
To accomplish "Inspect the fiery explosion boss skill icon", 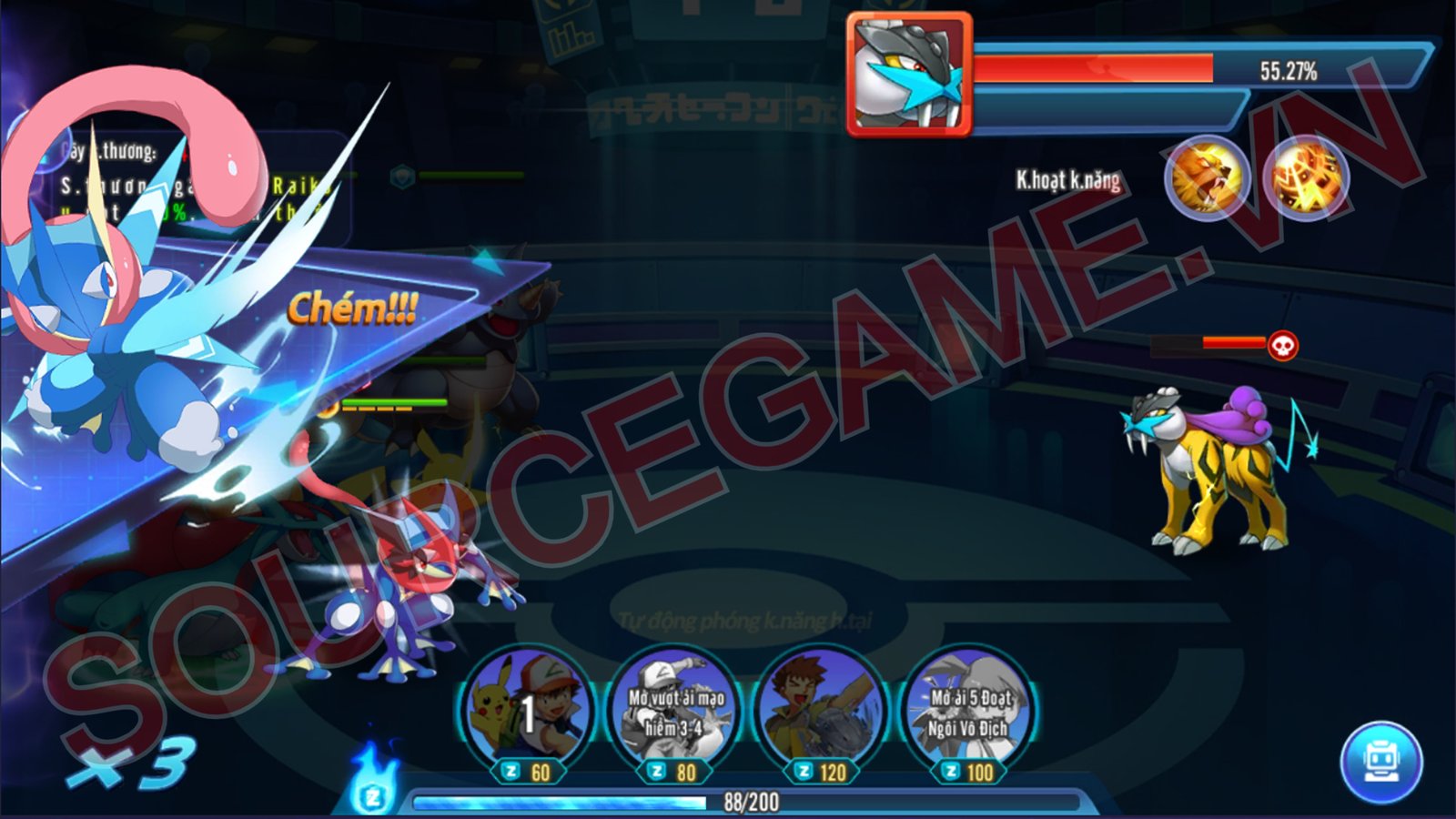I will tap(1307, 177).
